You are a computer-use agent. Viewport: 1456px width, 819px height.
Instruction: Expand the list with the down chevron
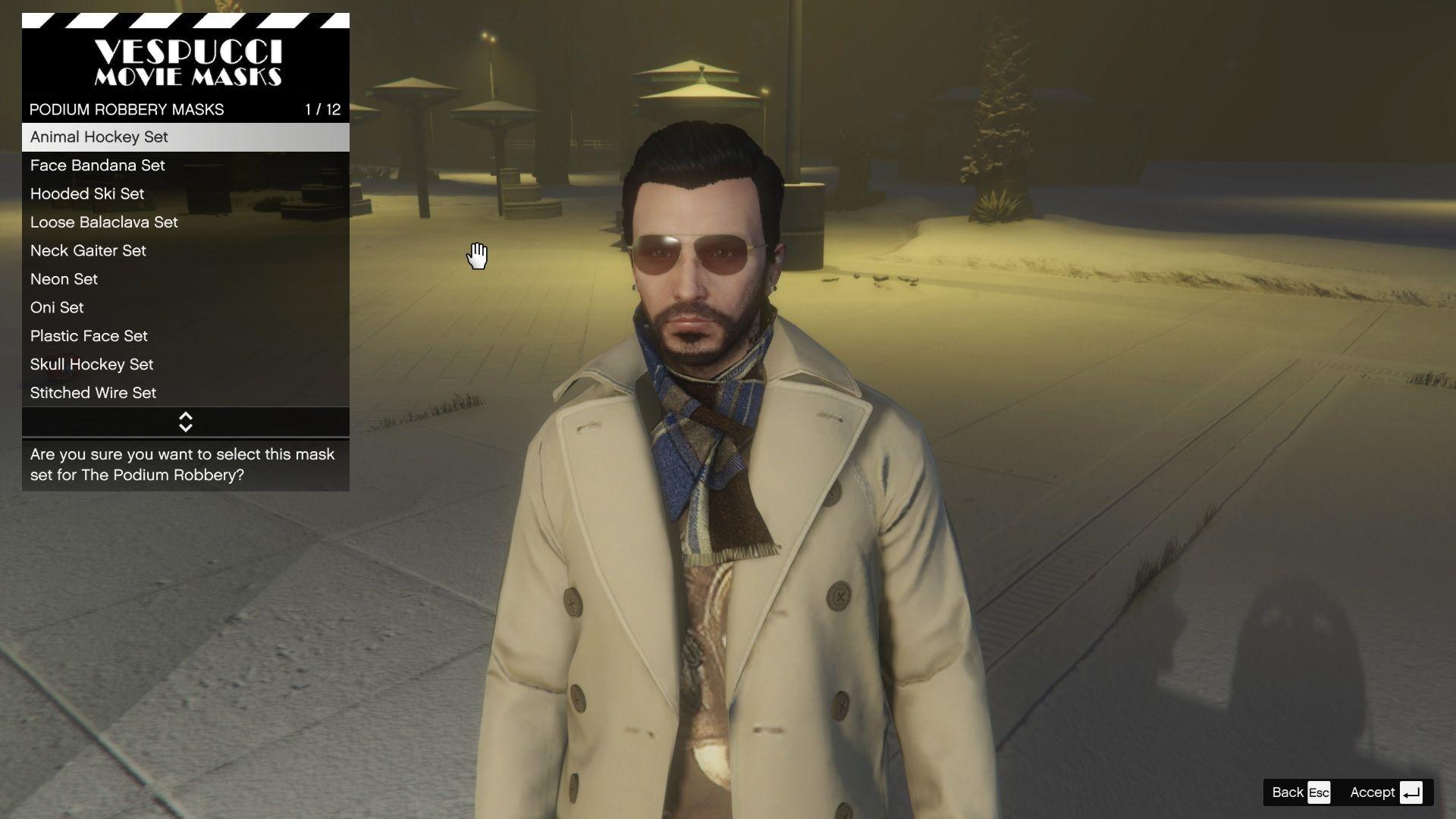tap(185, 426)
